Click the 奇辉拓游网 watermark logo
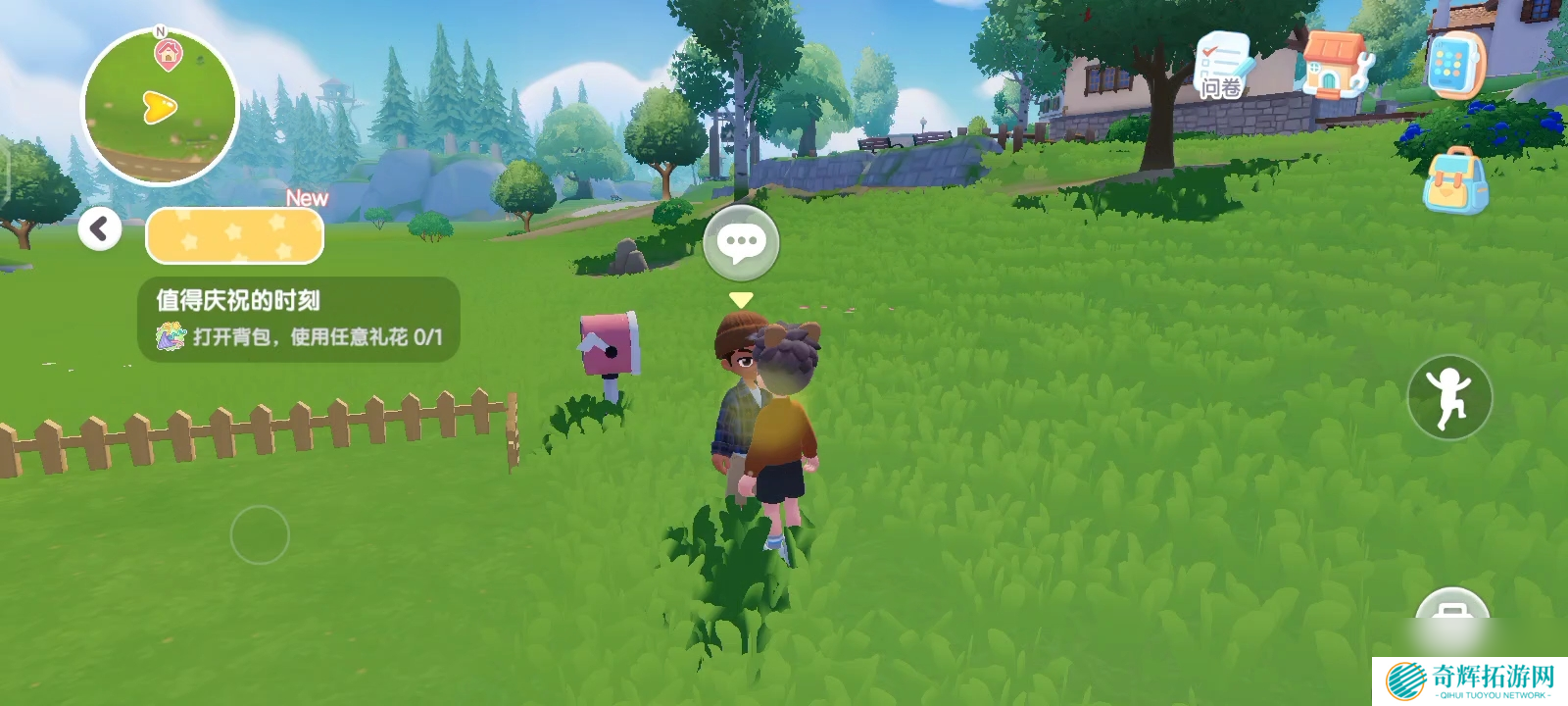Screen dimensions: 1568x706 pyautogui.click(x=1470, y=681)
